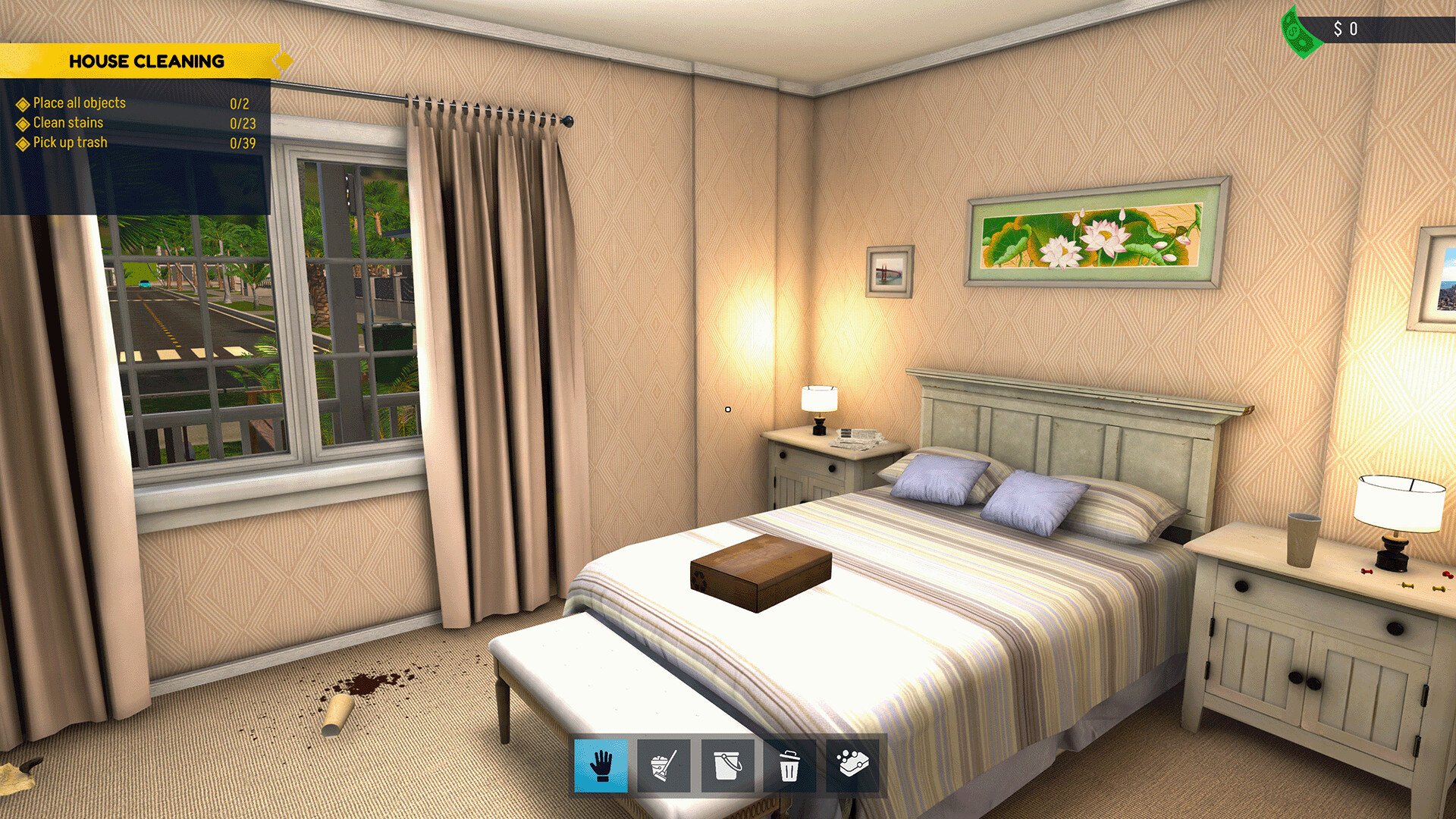Screen dimensions: 1456x819
Task: Toggle the marker next to Place all objects
Action: coord(22,102)
